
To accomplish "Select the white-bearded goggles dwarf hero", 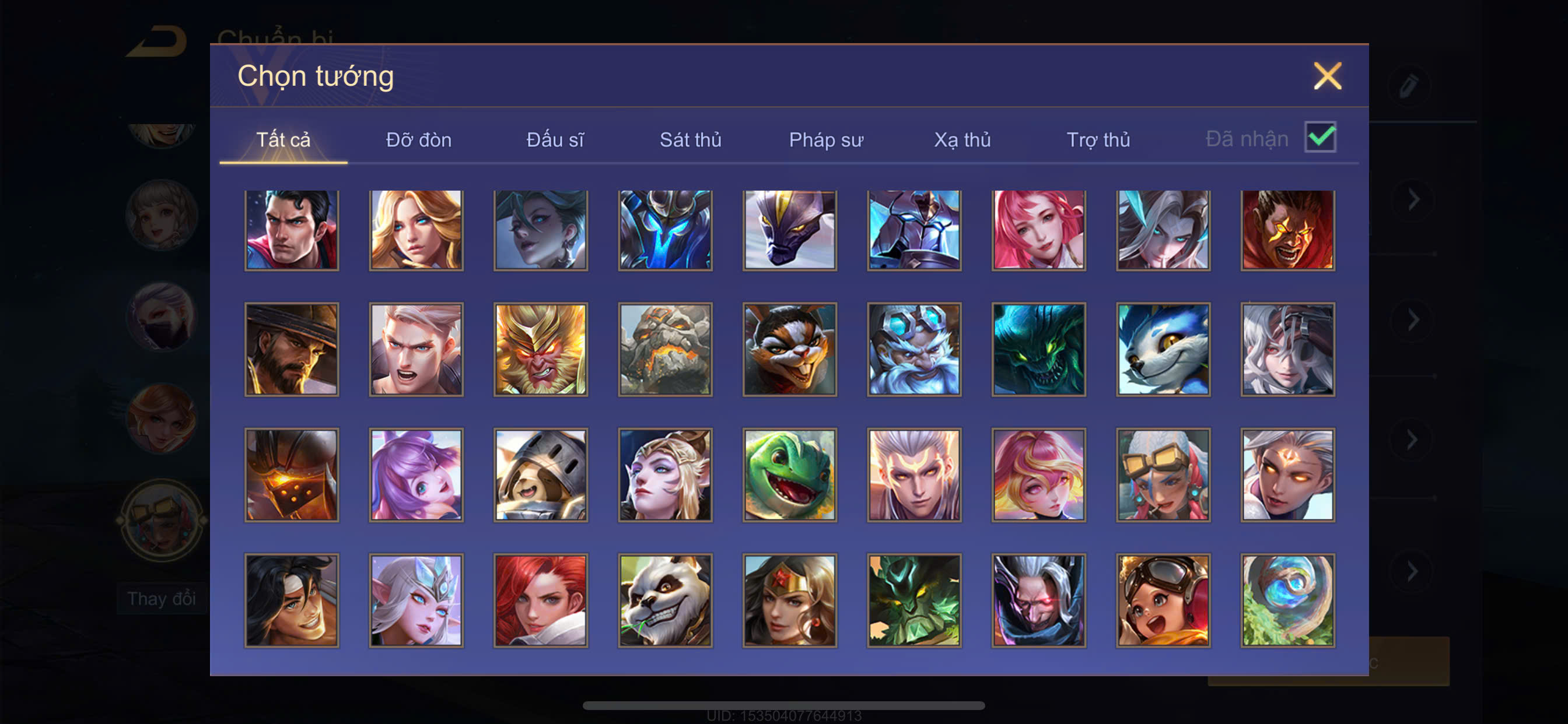I will (x=914, y=349).
